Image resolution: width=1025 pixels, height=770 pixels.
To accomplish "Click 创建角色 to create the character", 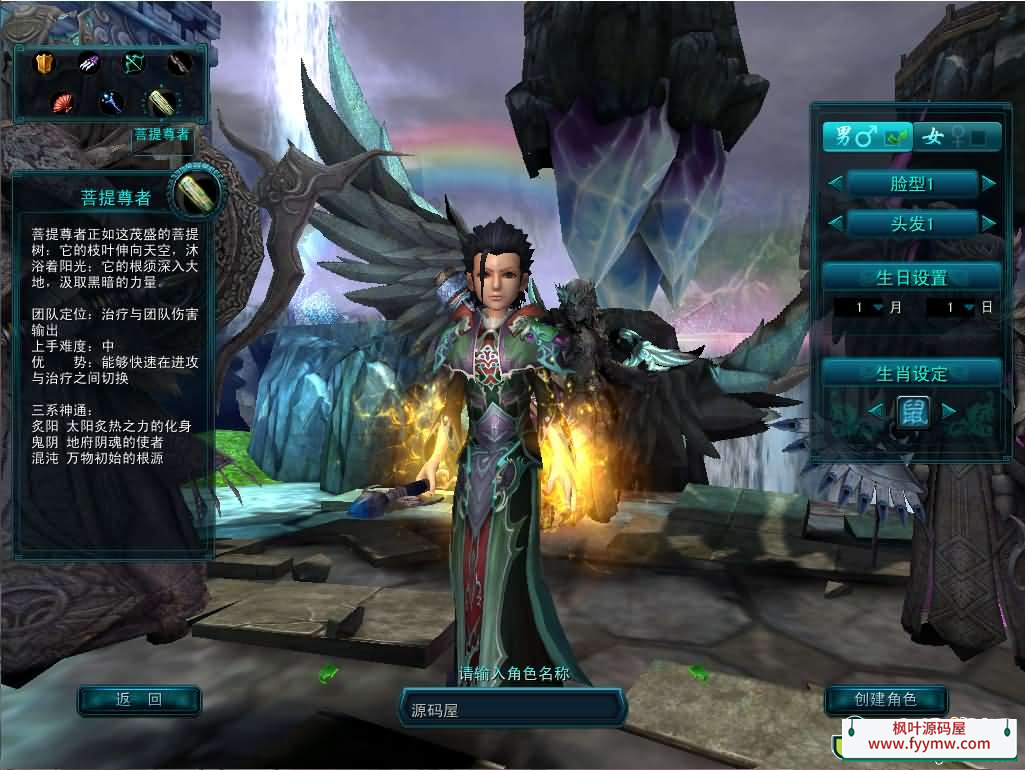I will coord(885,699).
